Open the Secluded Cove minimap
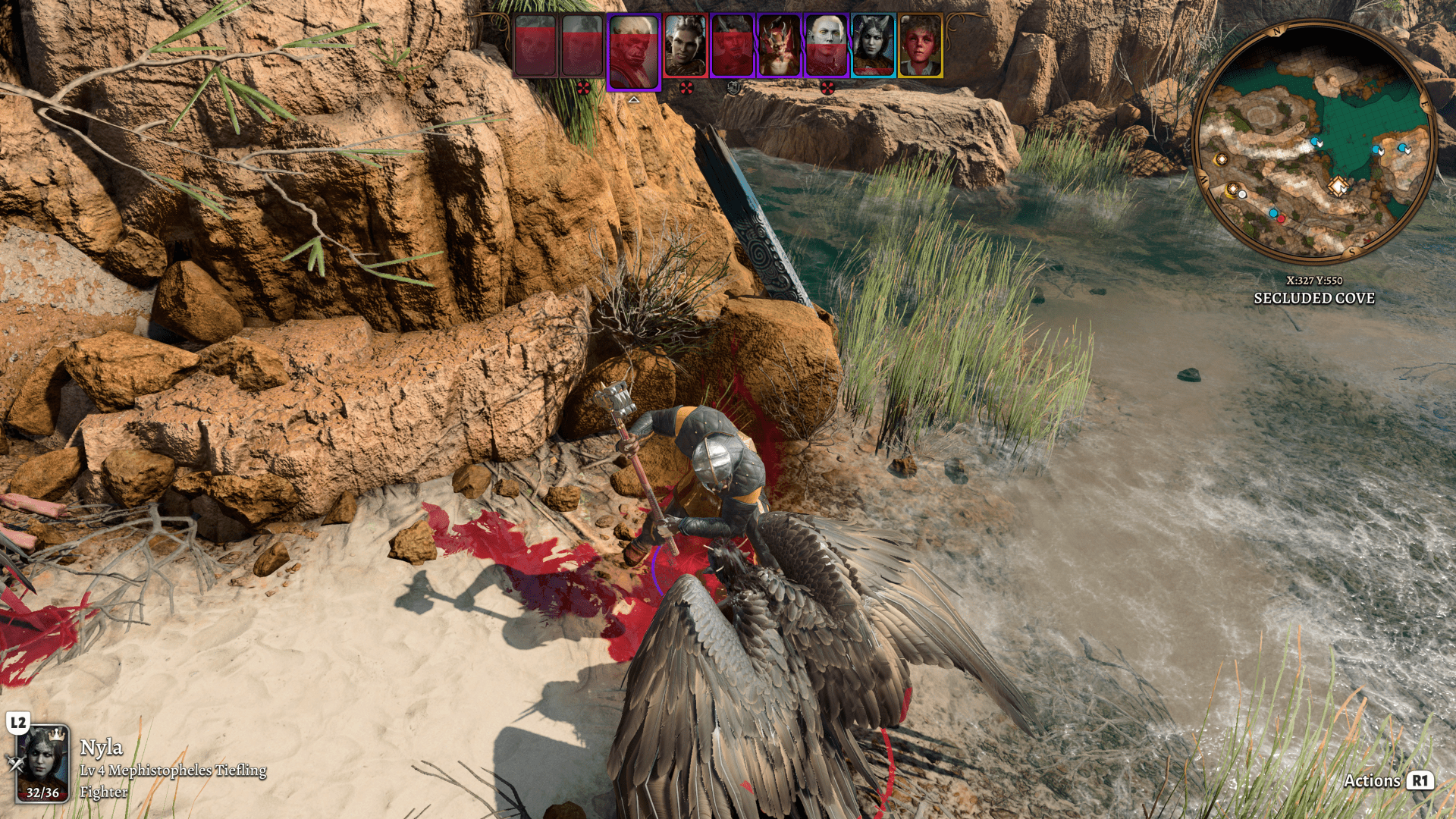 pyautogui.click(x=1314, y=143)
